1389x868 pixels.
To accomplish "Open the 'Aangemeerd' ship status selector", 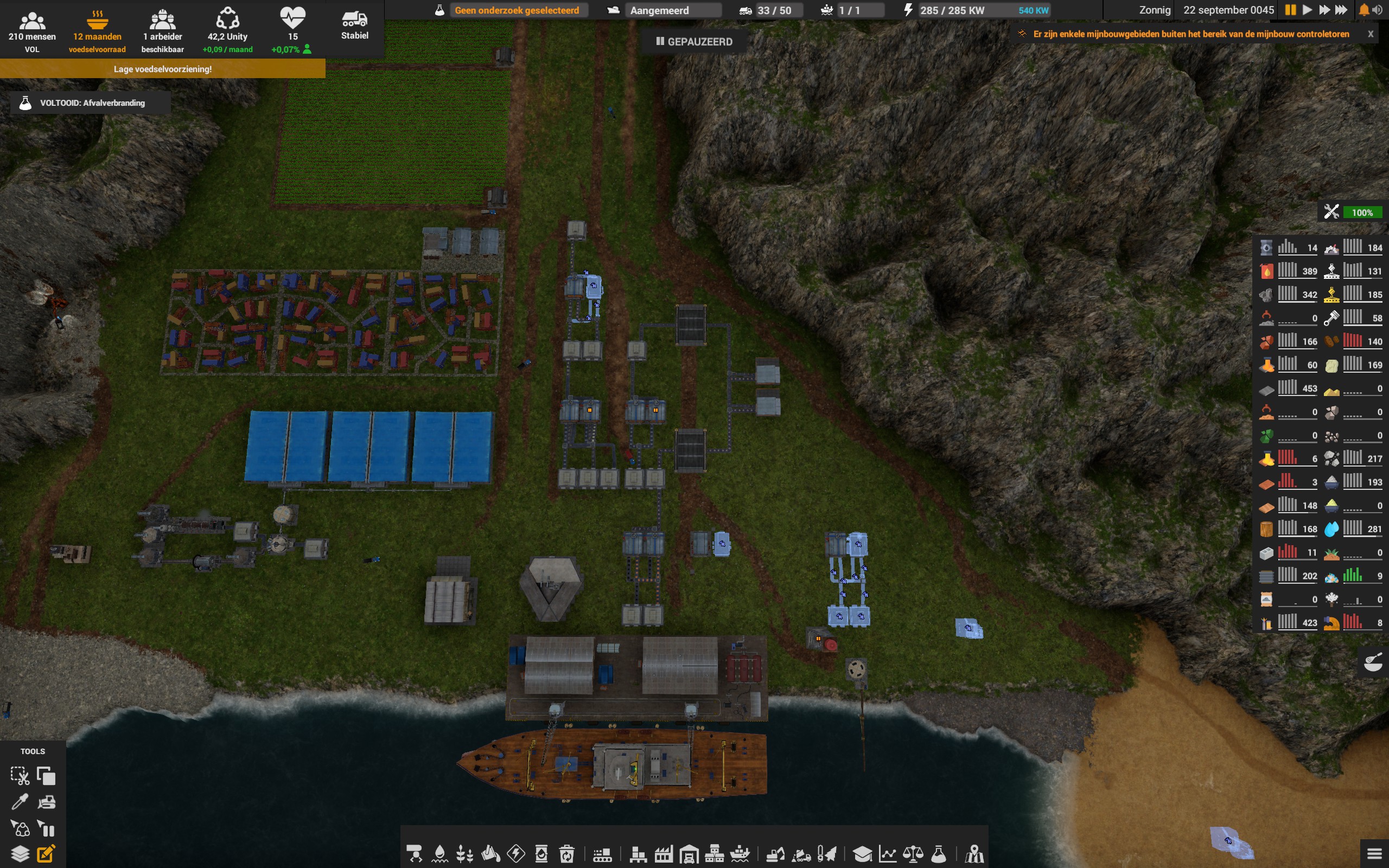I will pyautogui.click(x=673, y=10).
